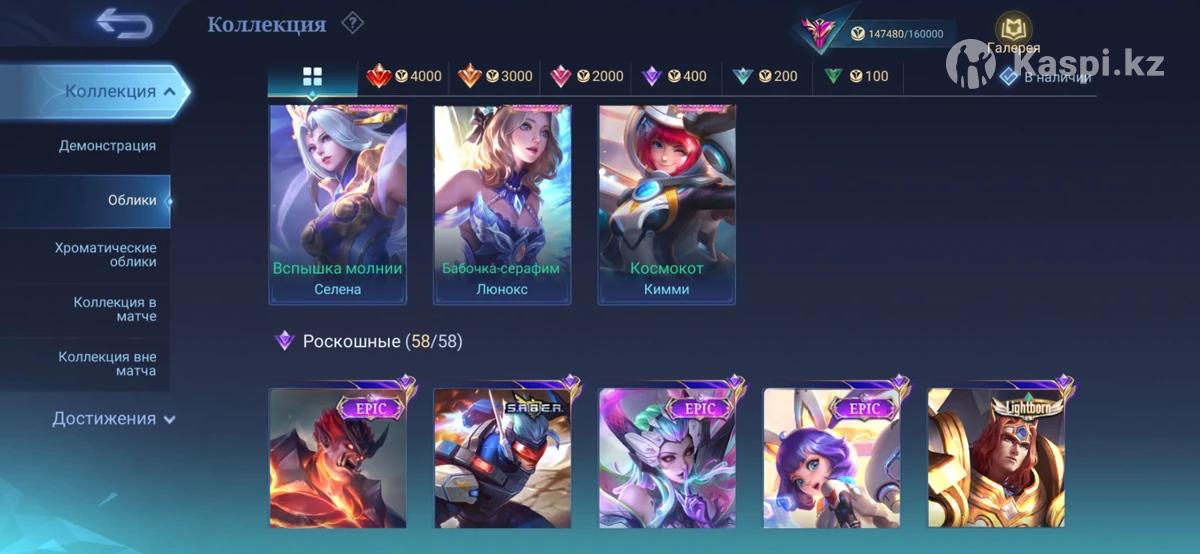Choose Люнокс's Бабочка-серафим skin card

click(502, 204)
